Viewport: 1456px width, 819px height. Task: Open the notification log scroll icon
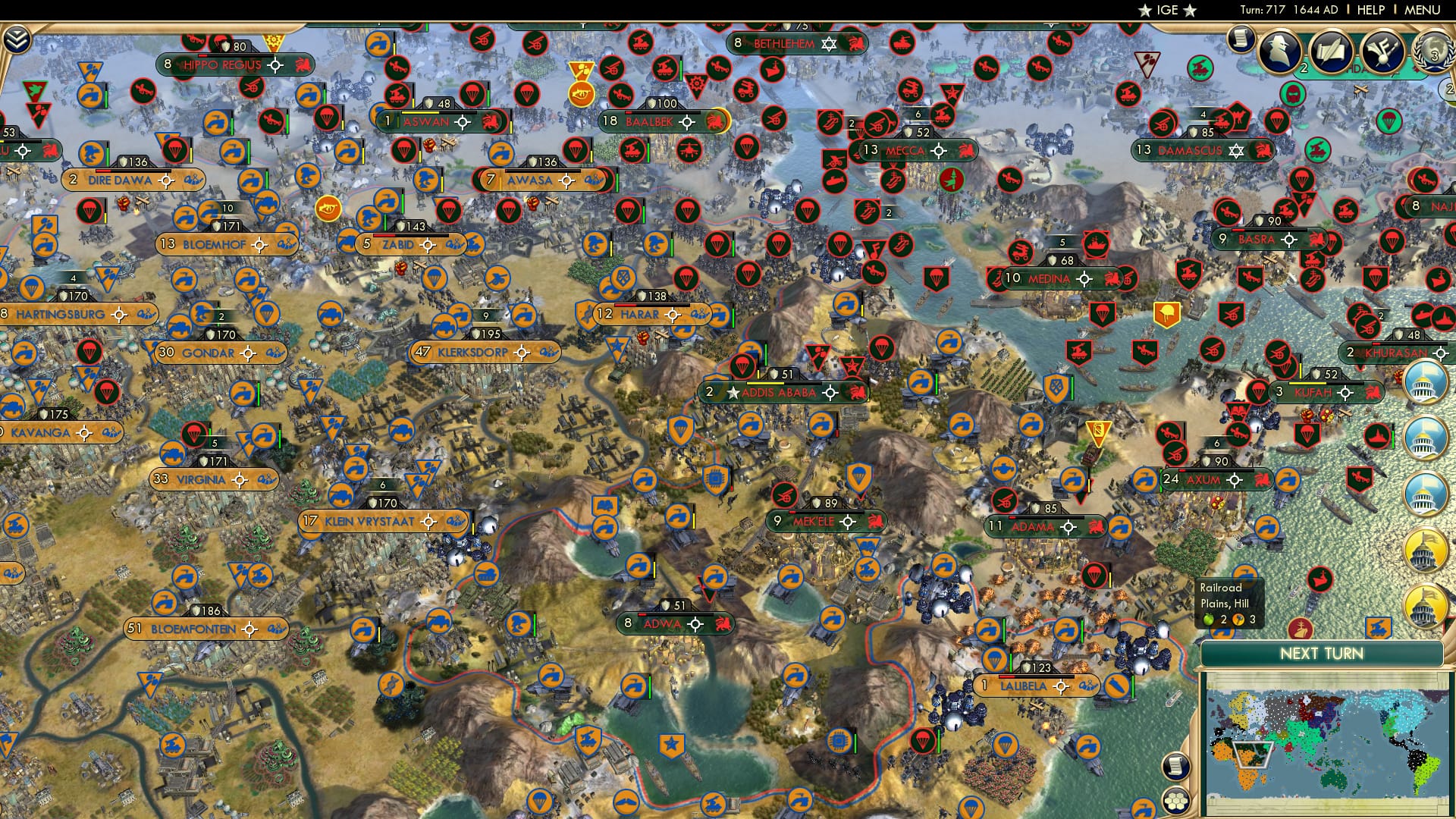(x=1241, y=39)
